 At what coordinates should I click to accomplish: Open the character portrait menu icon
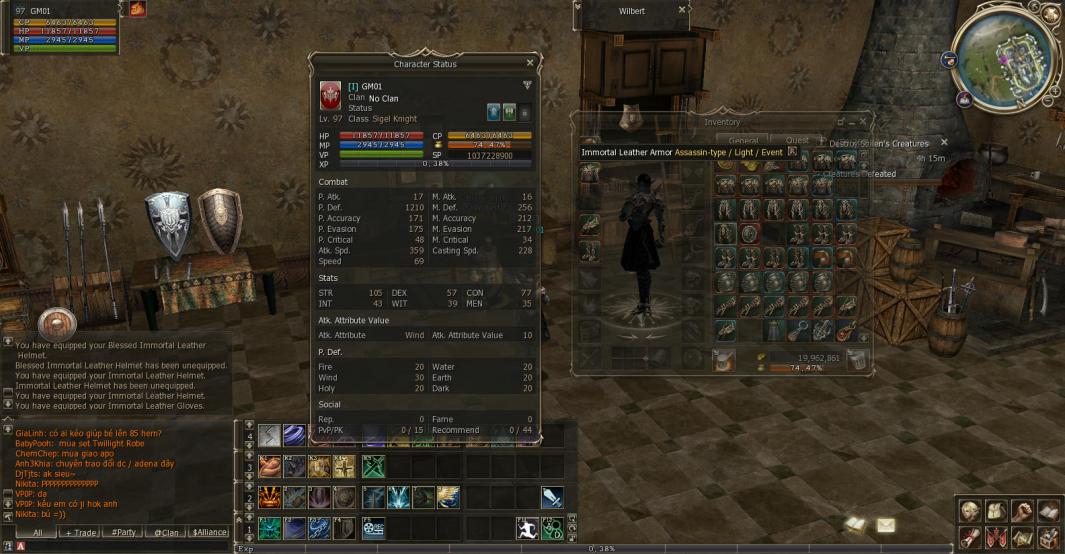coord(970,510)
